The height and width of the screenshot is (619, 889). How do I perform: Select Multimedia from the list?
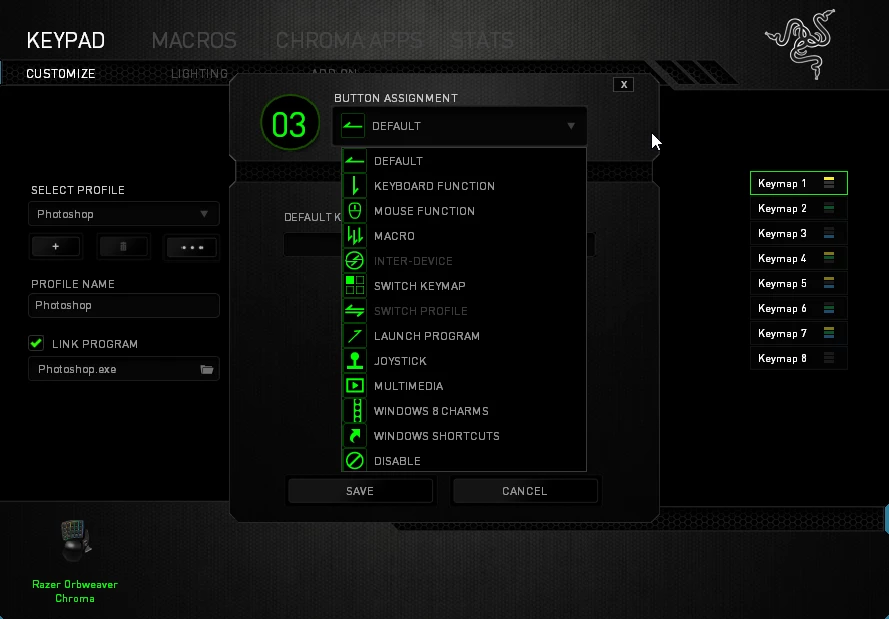click(x=408, y=386)
